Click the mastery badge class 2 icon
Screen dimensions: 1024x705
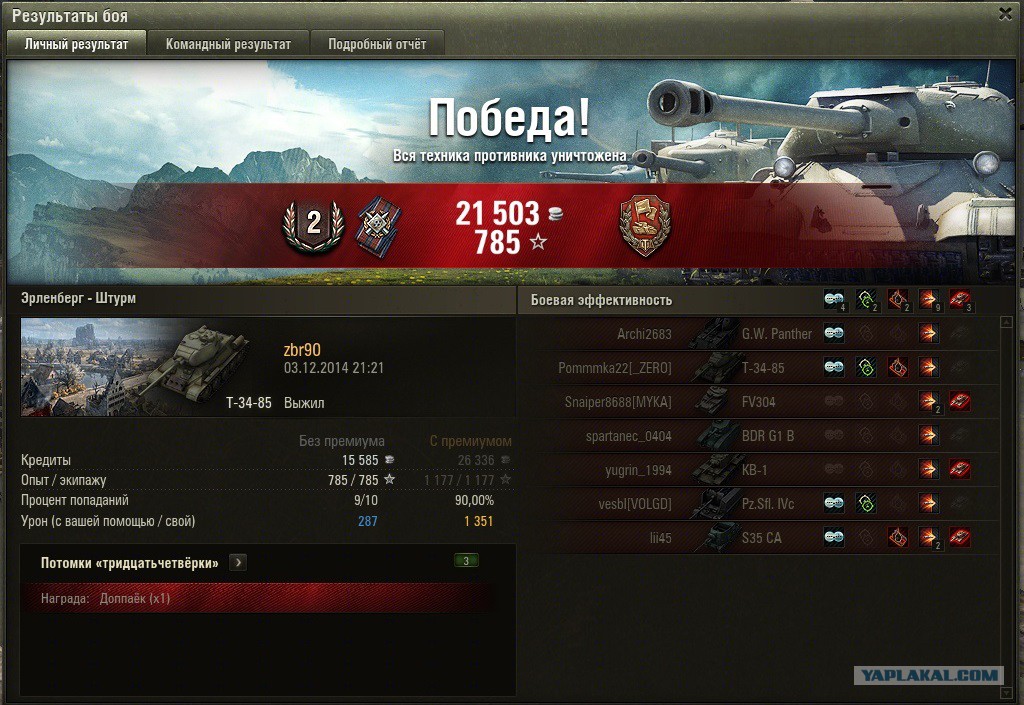(x=313, y=224)
